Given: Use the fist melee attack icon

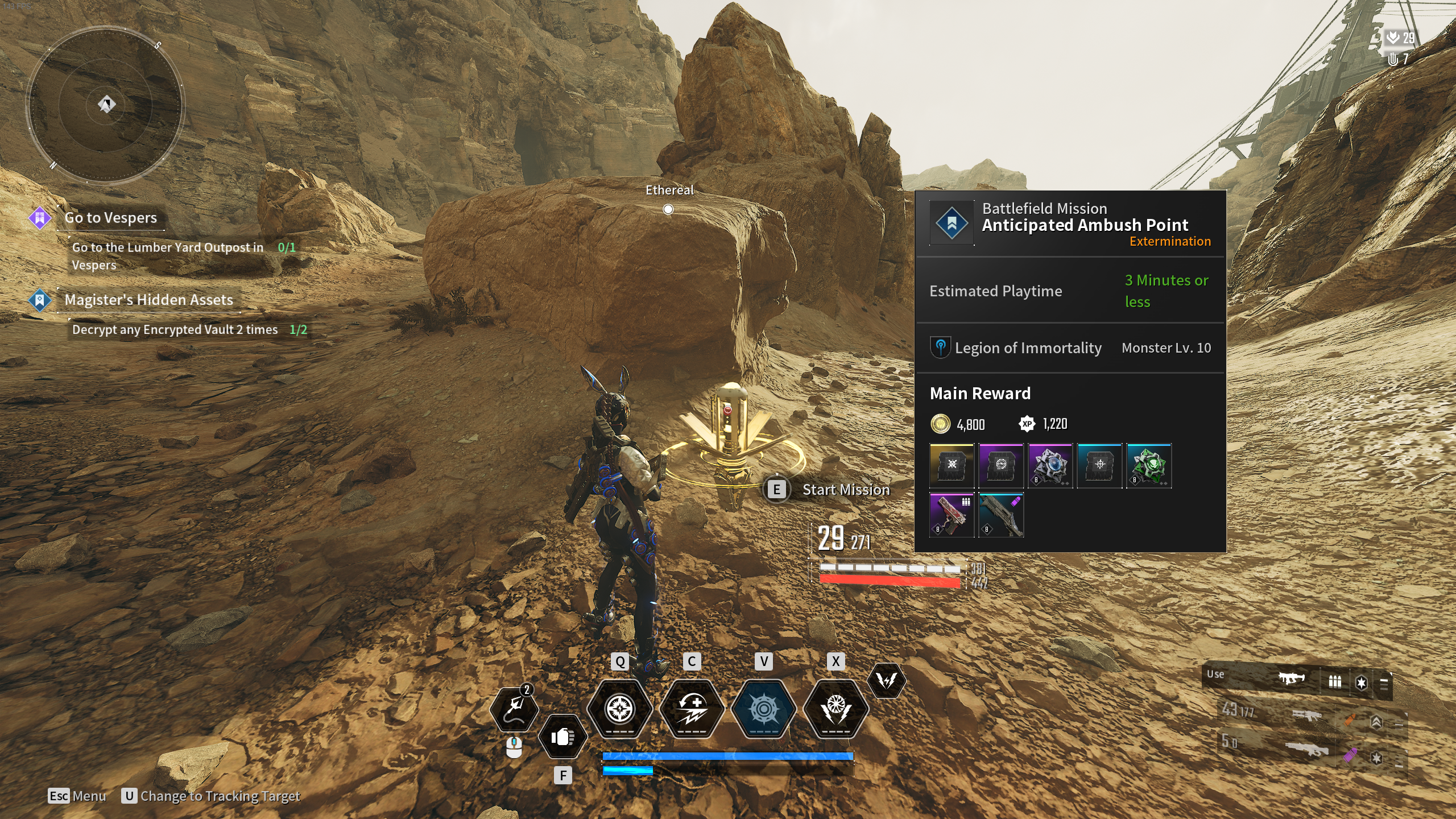Looking at the screenshot, I should click(562, 737).
